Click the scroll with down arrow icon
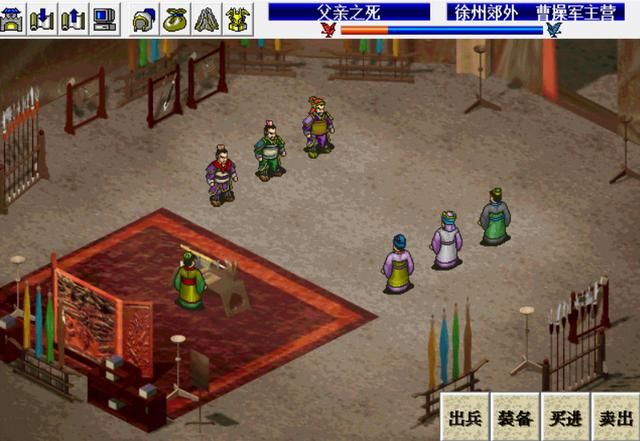This screenshot has height=441, width=640. [x=43, y=15]
